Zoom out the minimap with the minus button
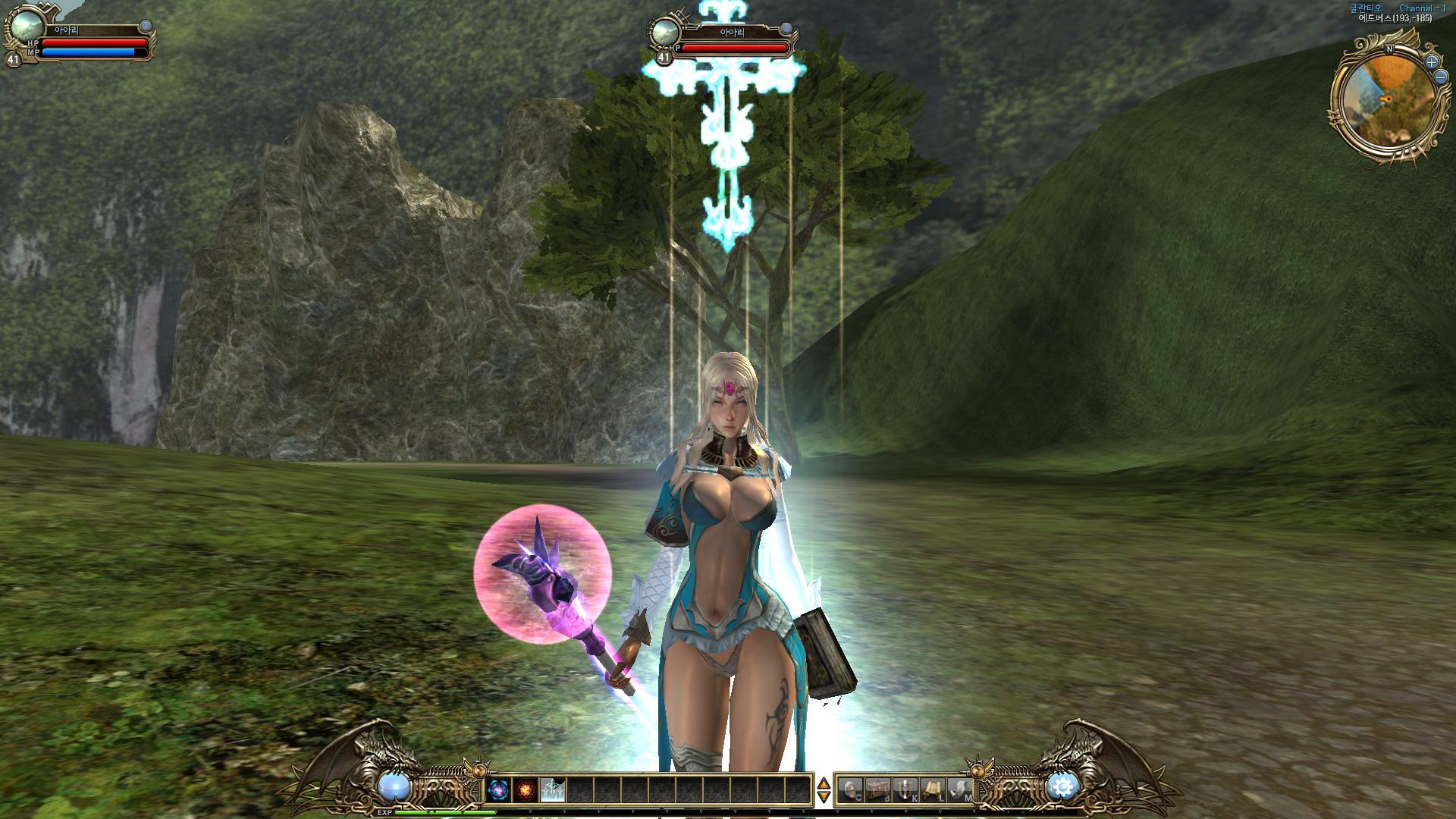Screen dimensions: 1456x819 pos(1441,77)
